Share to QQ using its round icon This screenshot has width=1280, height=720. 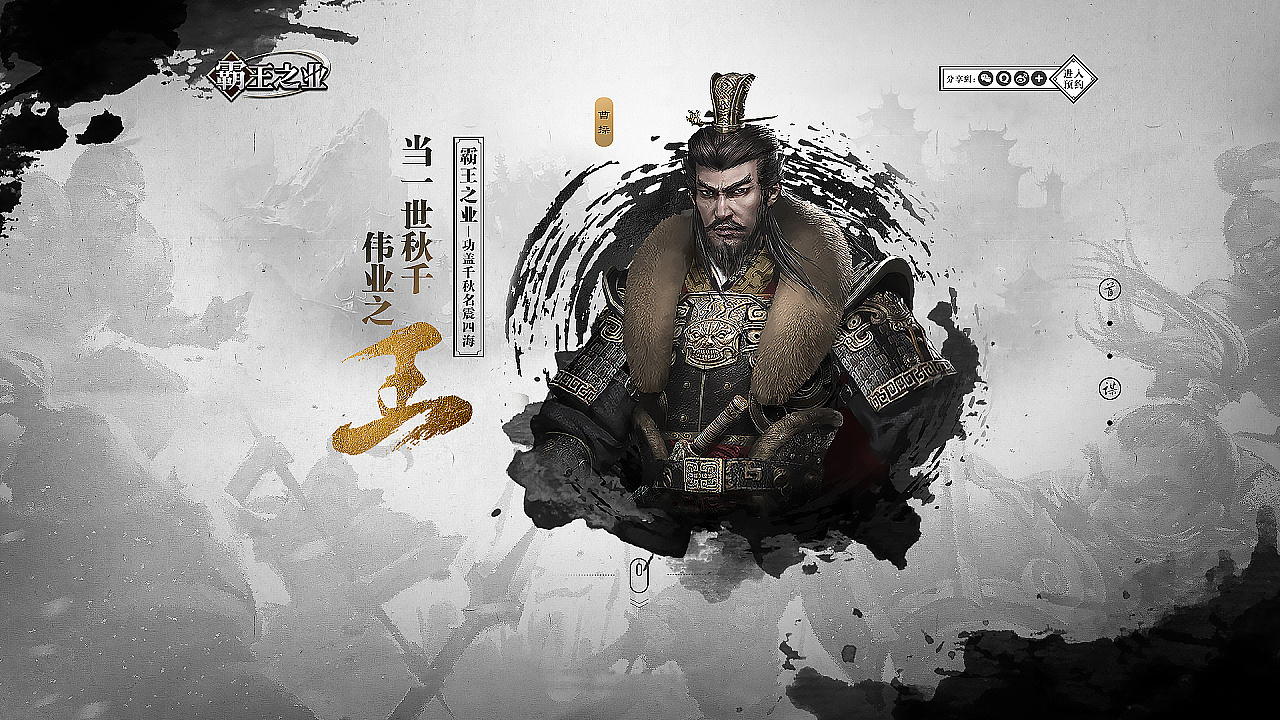pos(1004,78)
